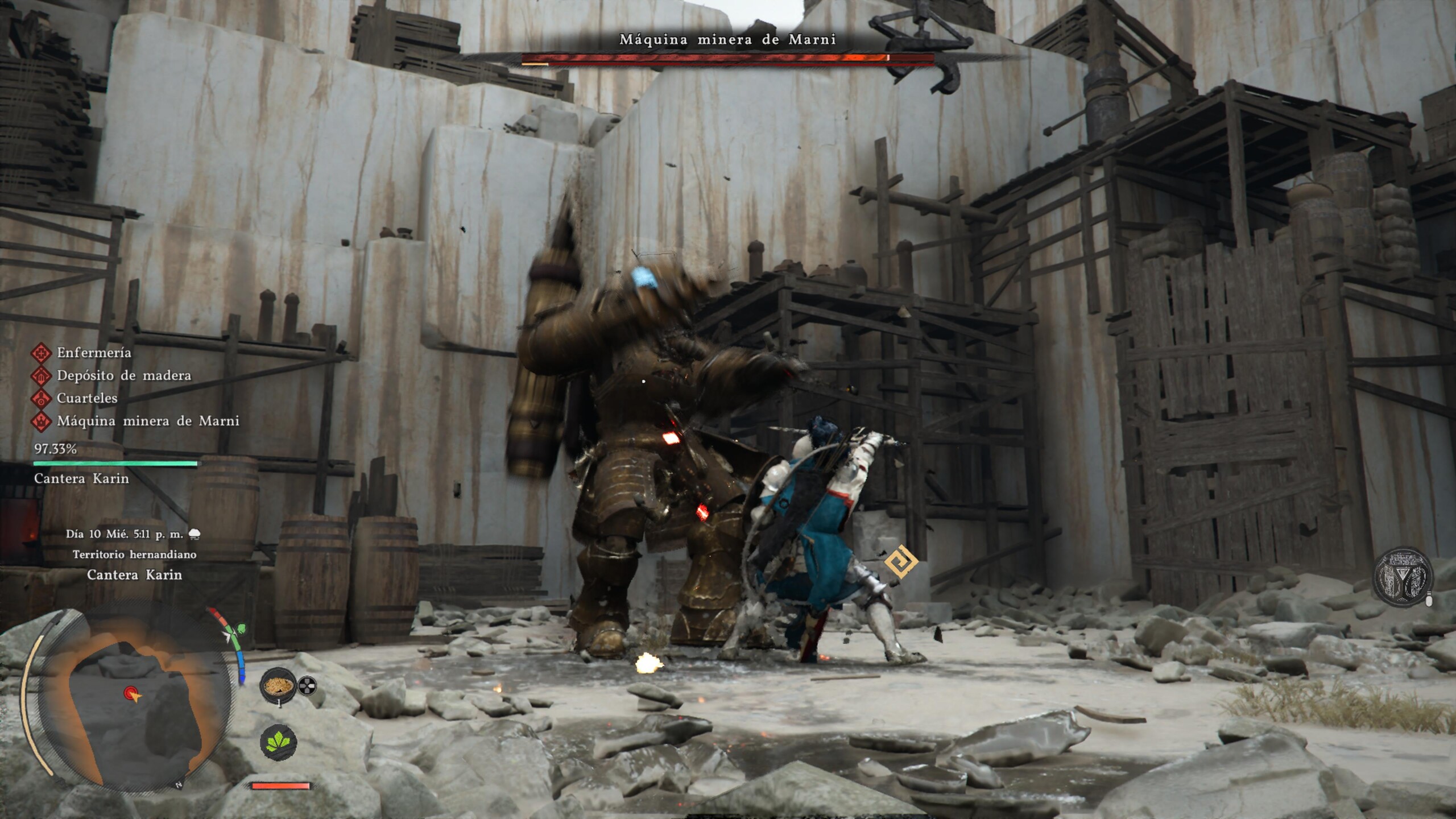
Task: Select the Depósito de madera objective
Action: (123, 375)
